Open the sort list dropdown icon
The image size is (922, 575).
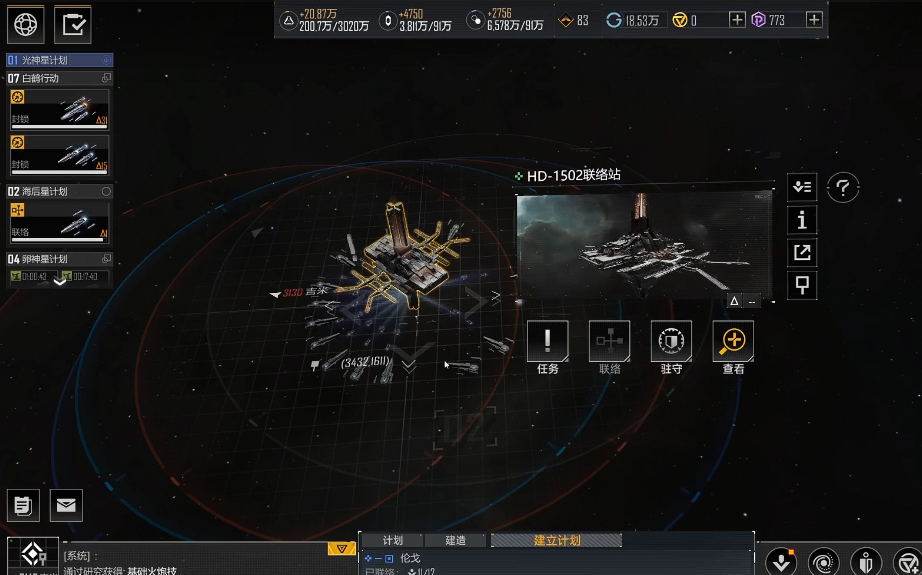coord(801,187)
